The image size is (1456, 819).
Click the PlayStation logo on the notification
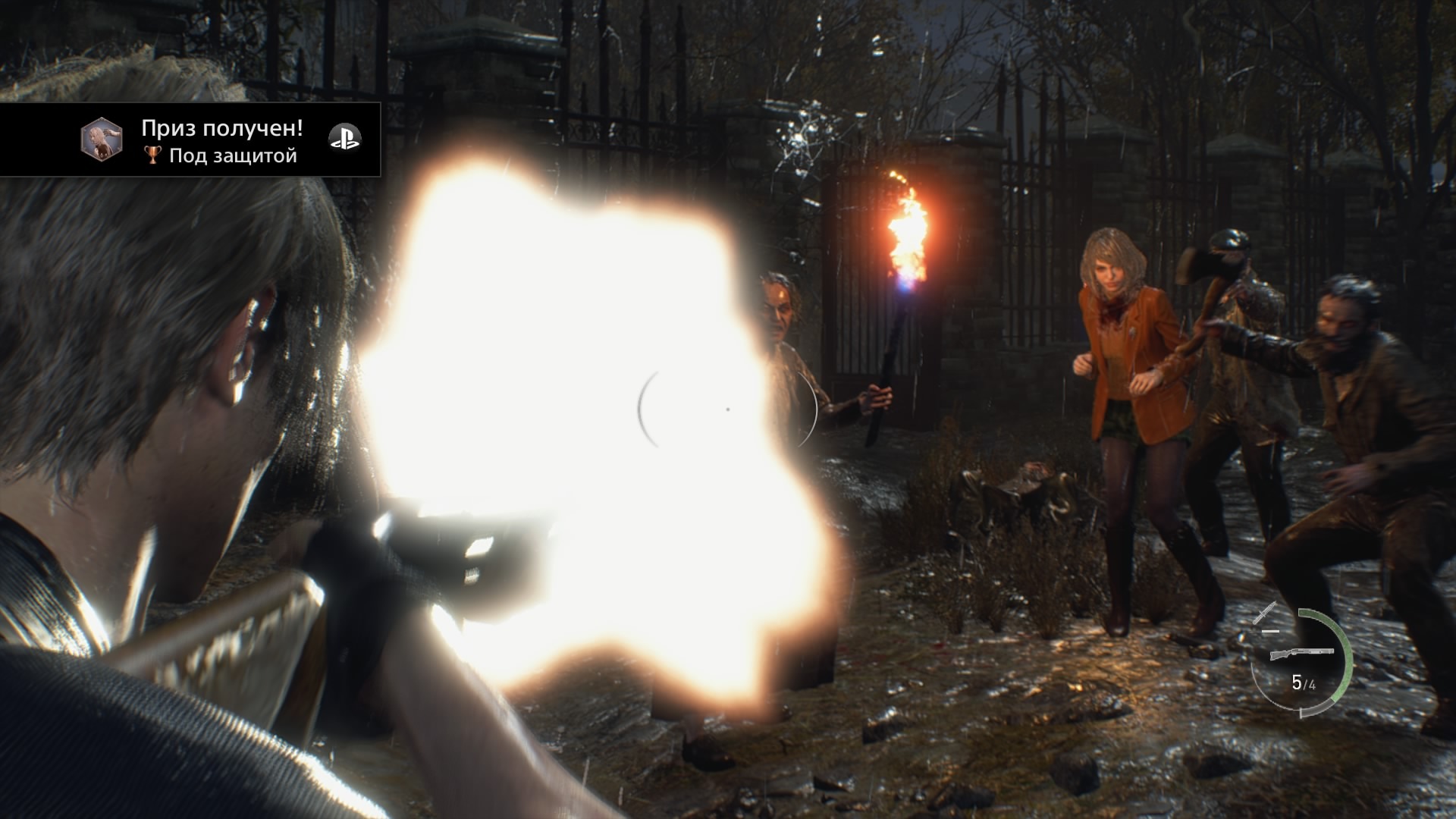pyautogui.click(x=344, y=139)
